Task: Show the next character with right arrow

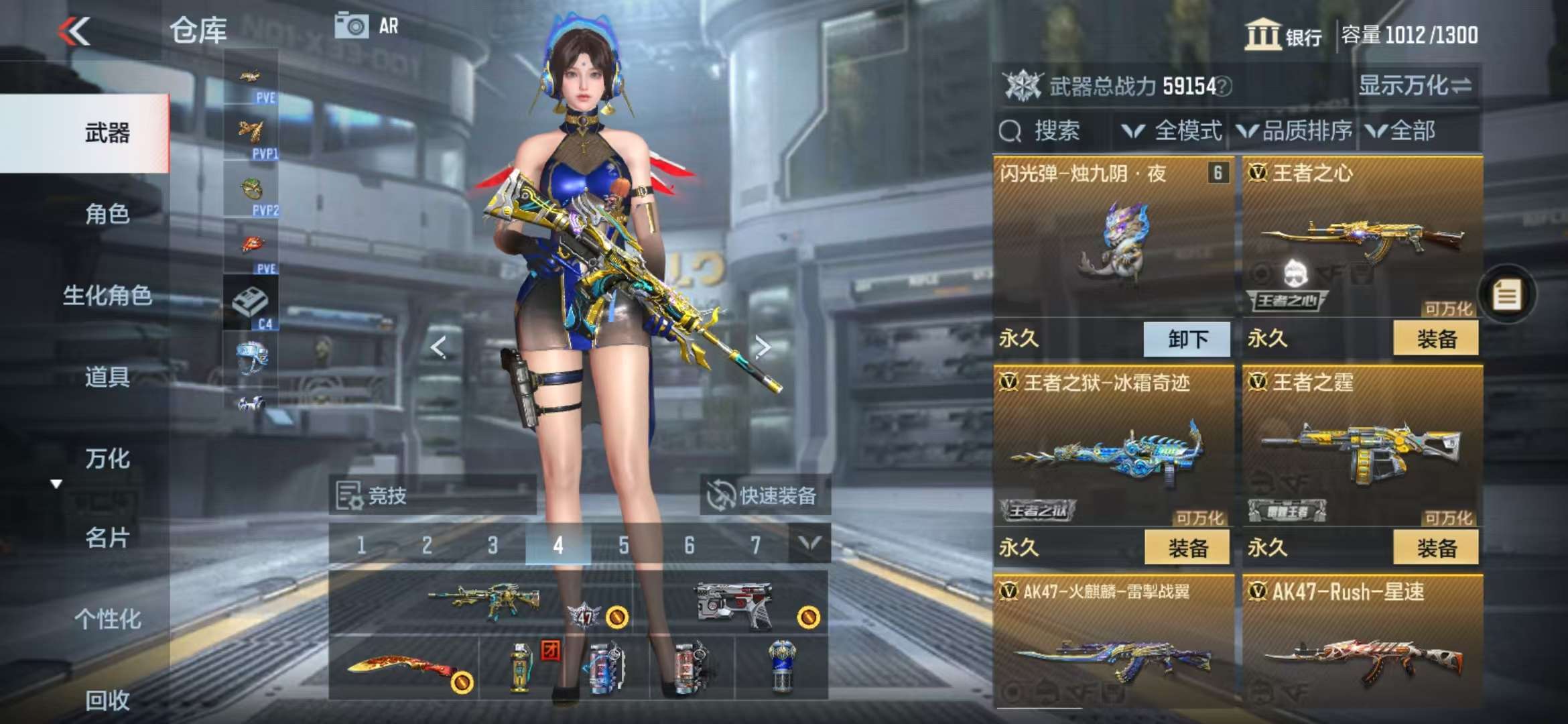Action: [763, 347]
